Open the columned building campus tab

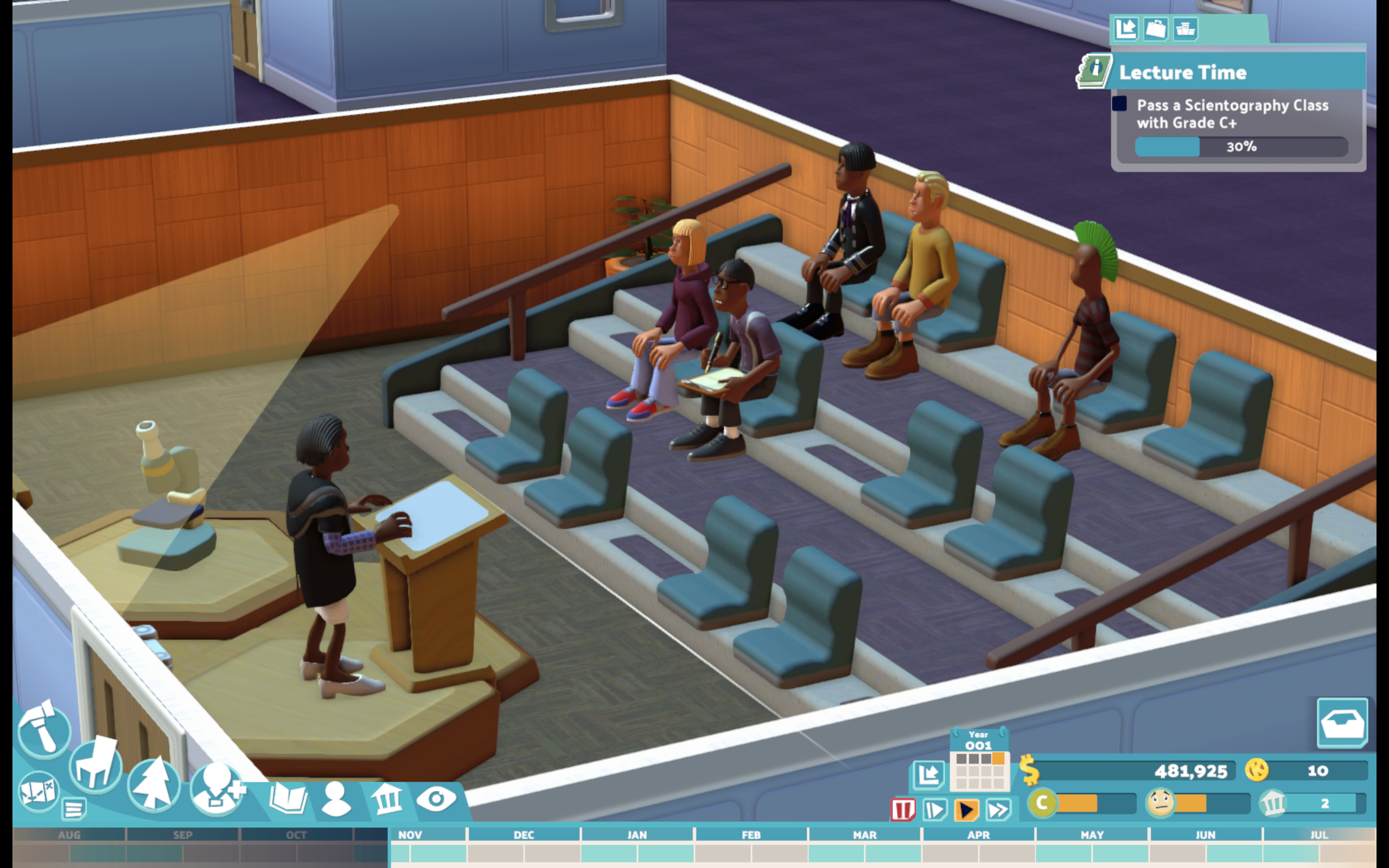click(386, 799)
